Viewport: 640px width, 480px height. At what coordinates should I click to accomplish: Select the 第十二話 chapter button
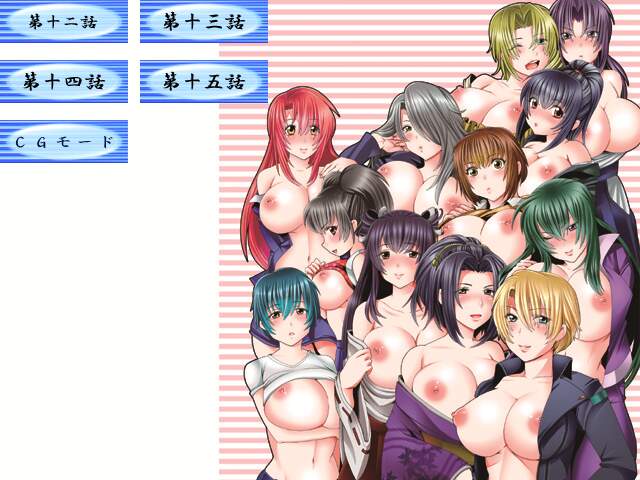[63, 22]
